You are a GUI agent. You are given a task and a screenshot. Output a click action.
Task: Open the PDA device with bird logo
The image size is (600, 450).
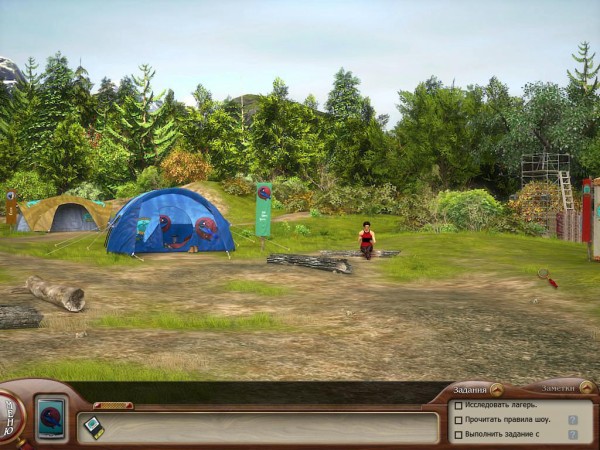50,417
